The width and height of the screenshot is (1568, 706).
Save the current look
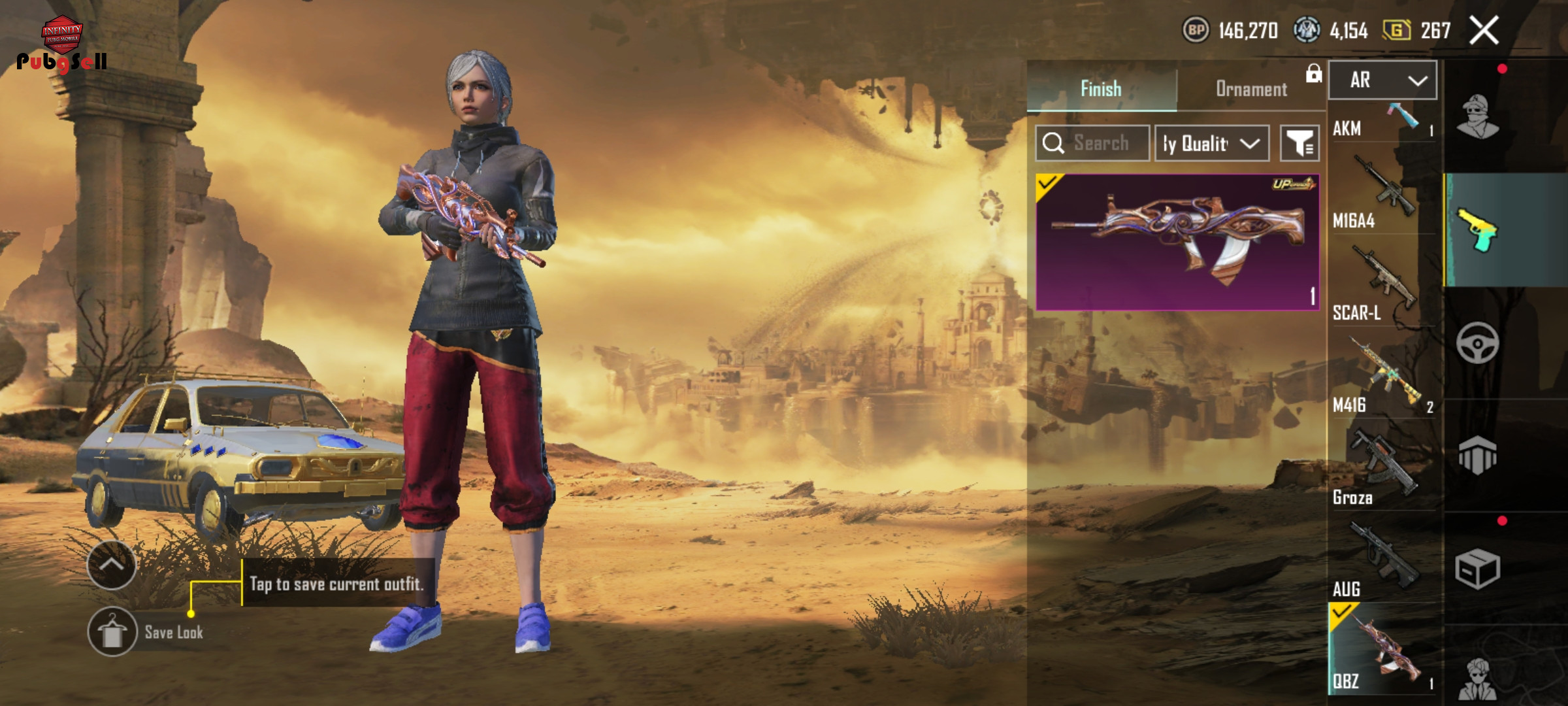(112, 631)
